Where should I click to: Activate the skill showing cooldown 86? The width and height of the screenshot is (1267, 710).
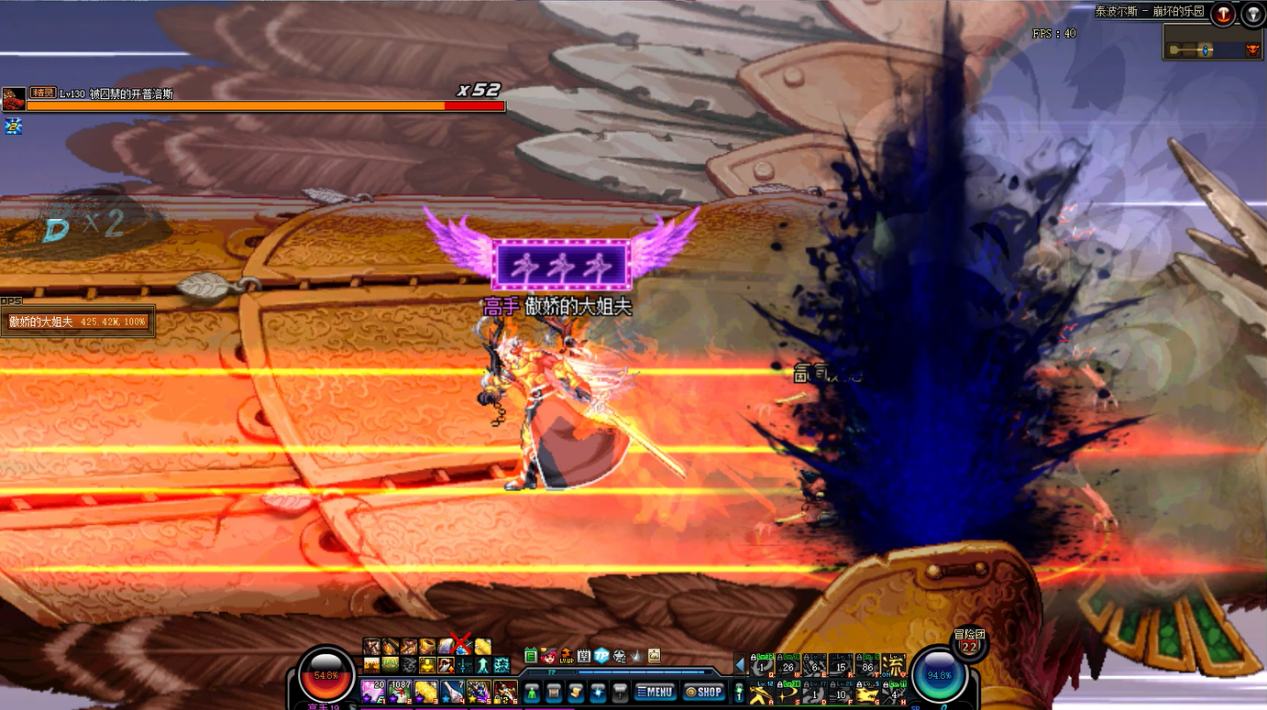(866, 666)
